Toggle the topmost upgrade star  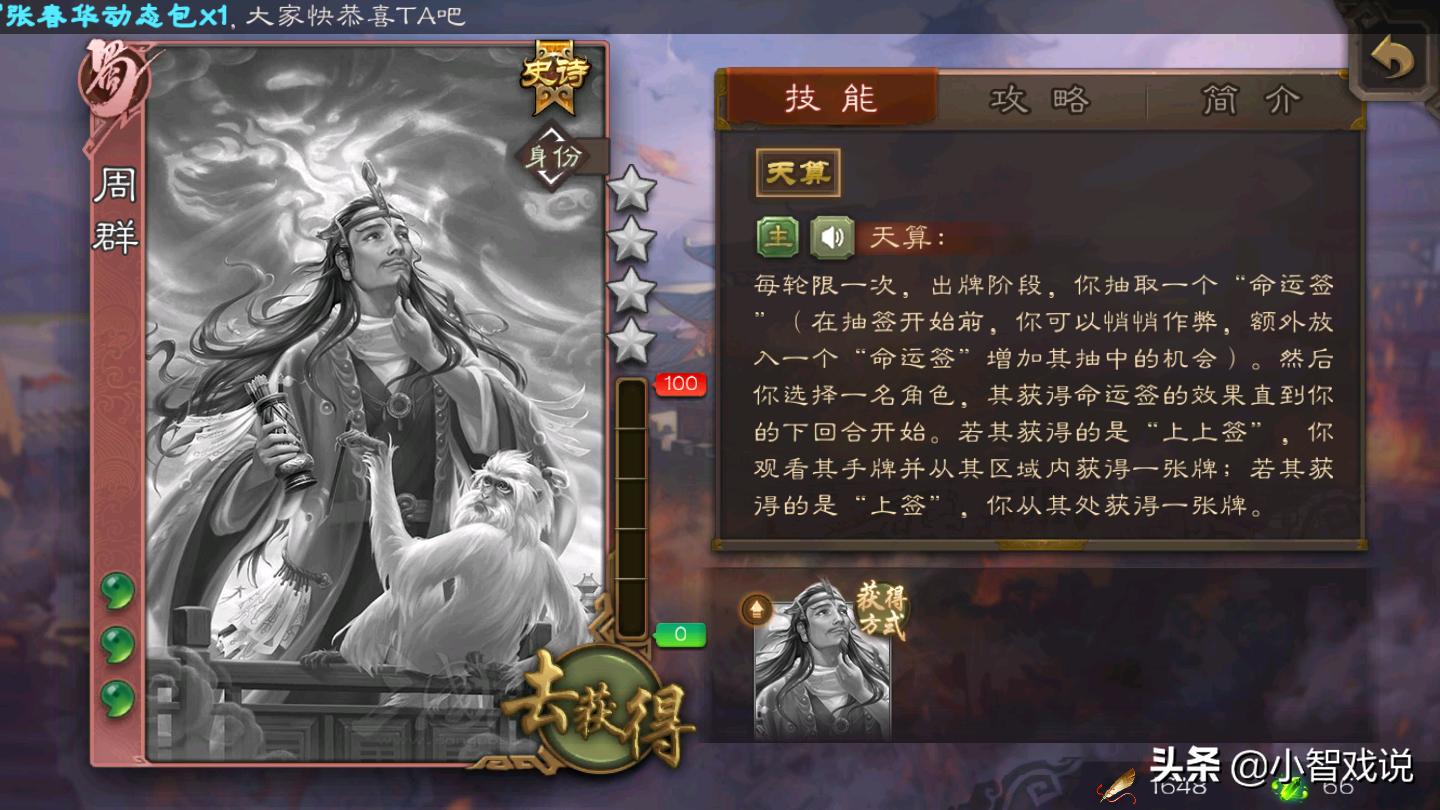[633, 190]
